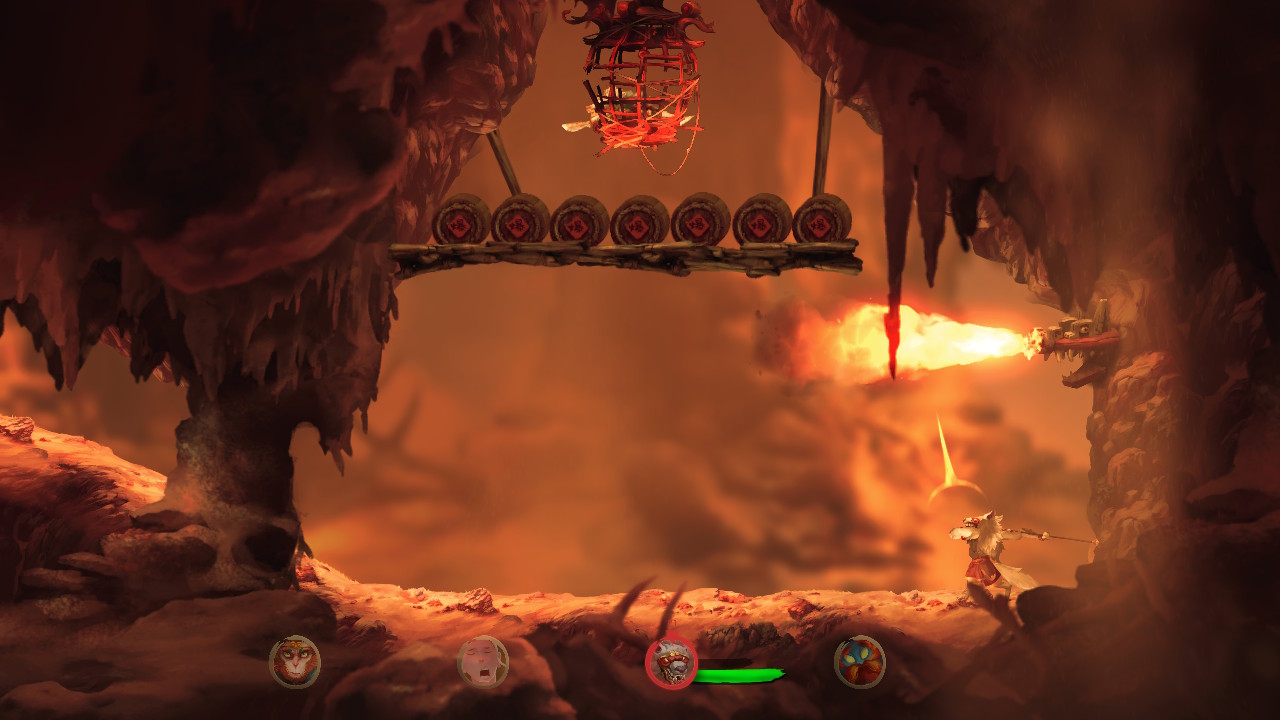The image size is (1280, 720).
Task: Choose the blue-faced hero portrait
Action: click(860, 662)
